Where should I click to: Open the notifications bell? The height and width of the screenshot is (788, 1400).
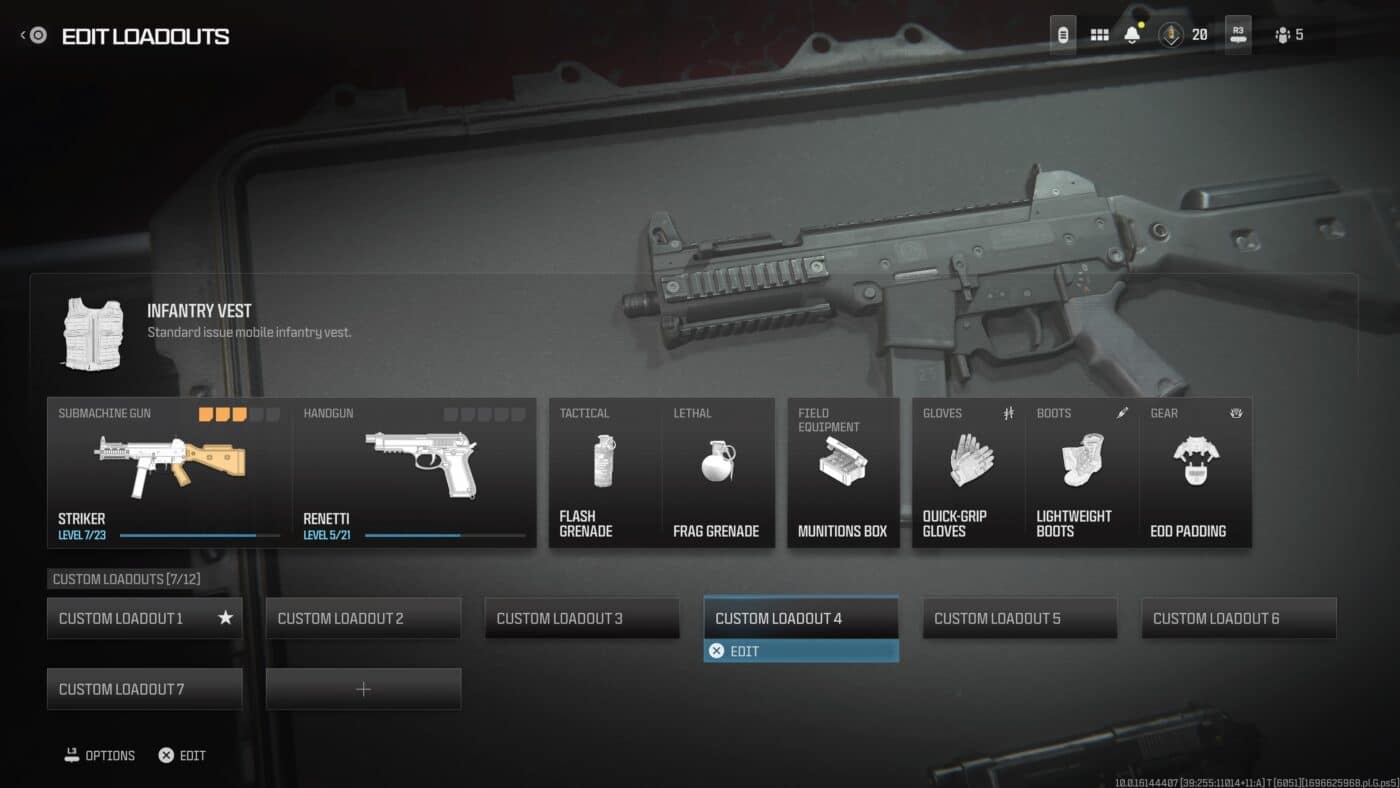click(1131, 34)
